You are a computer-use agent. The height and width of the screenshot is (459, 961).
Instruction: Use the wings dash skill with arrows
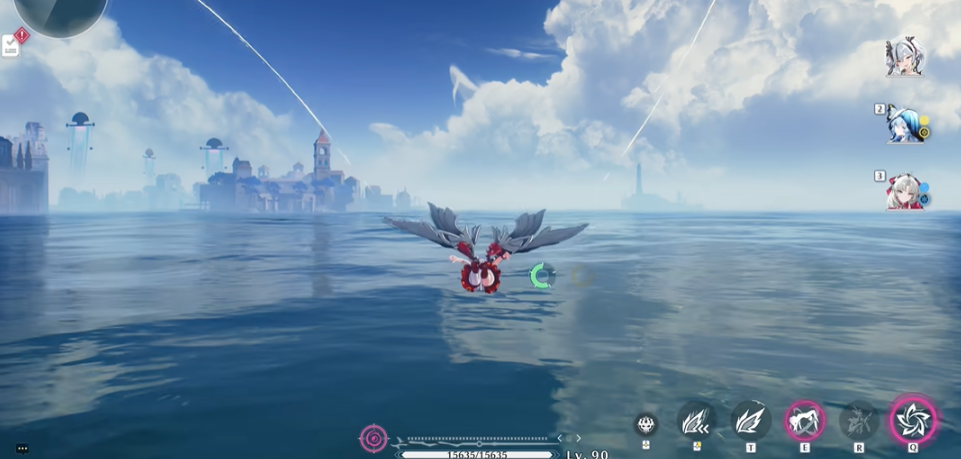tap(696, 421)
